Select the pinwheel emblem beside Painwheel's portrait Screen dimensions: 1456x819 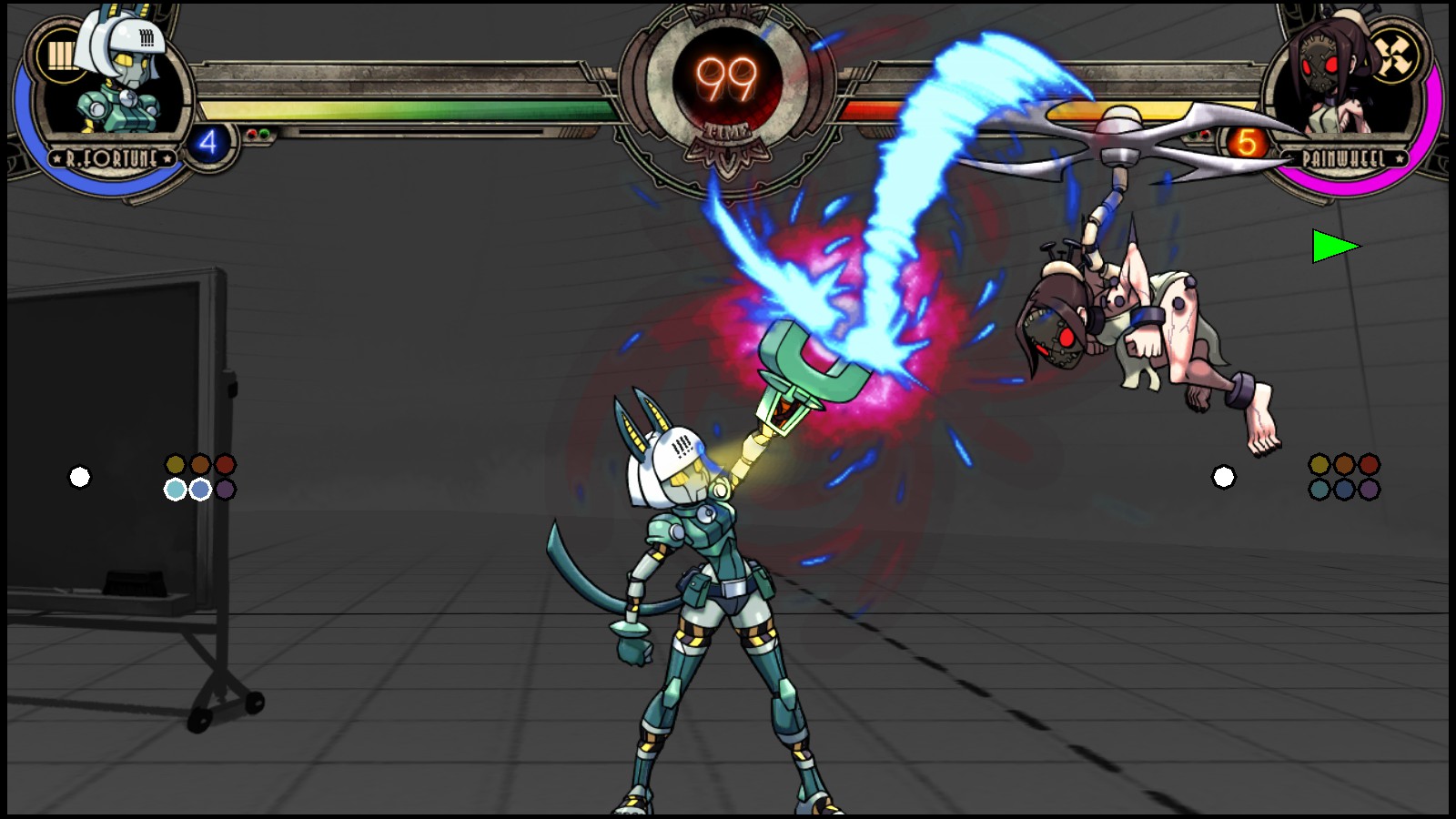tap(1393, 56)
